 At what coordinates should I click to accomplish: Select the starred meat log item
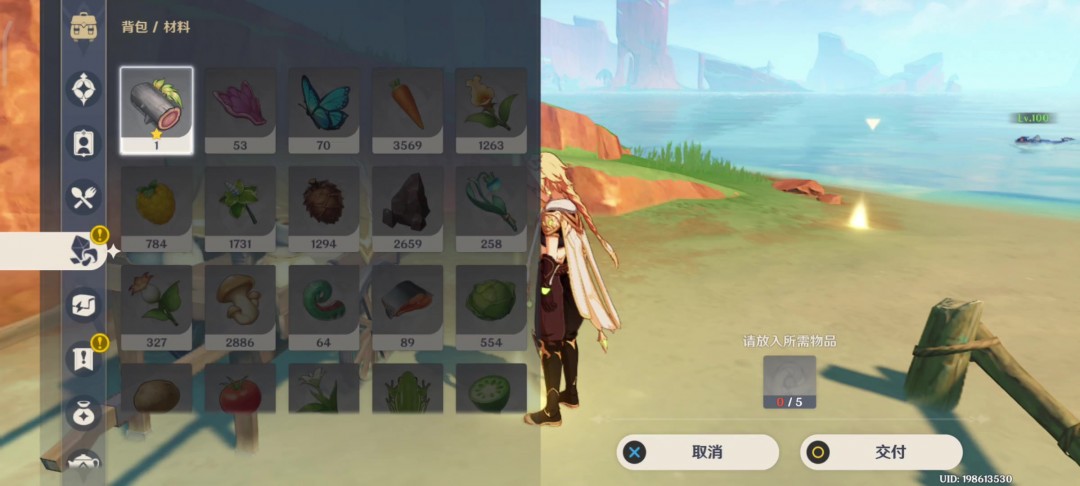click(x=157, y=109)
